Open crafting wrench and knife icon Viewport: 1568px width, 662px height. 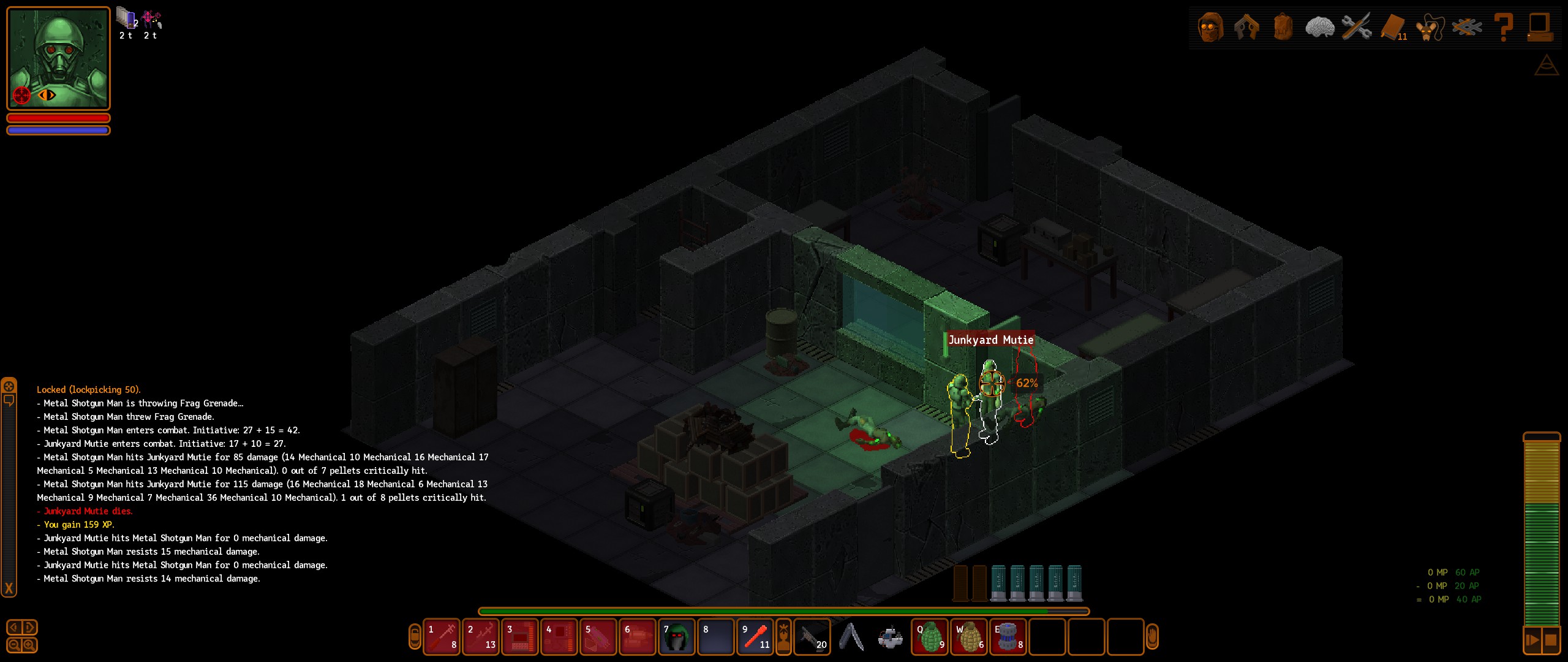pyautogui.click(x=1356, y=27)
